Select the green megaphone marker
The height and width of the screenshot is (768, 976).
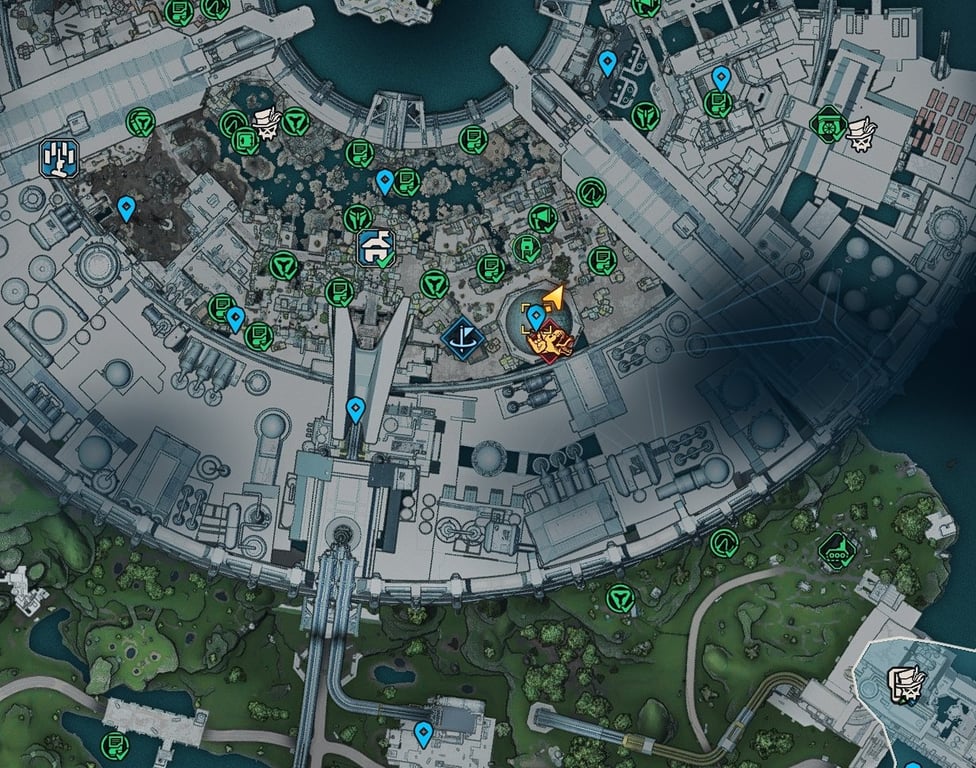(x=541, y=217)
